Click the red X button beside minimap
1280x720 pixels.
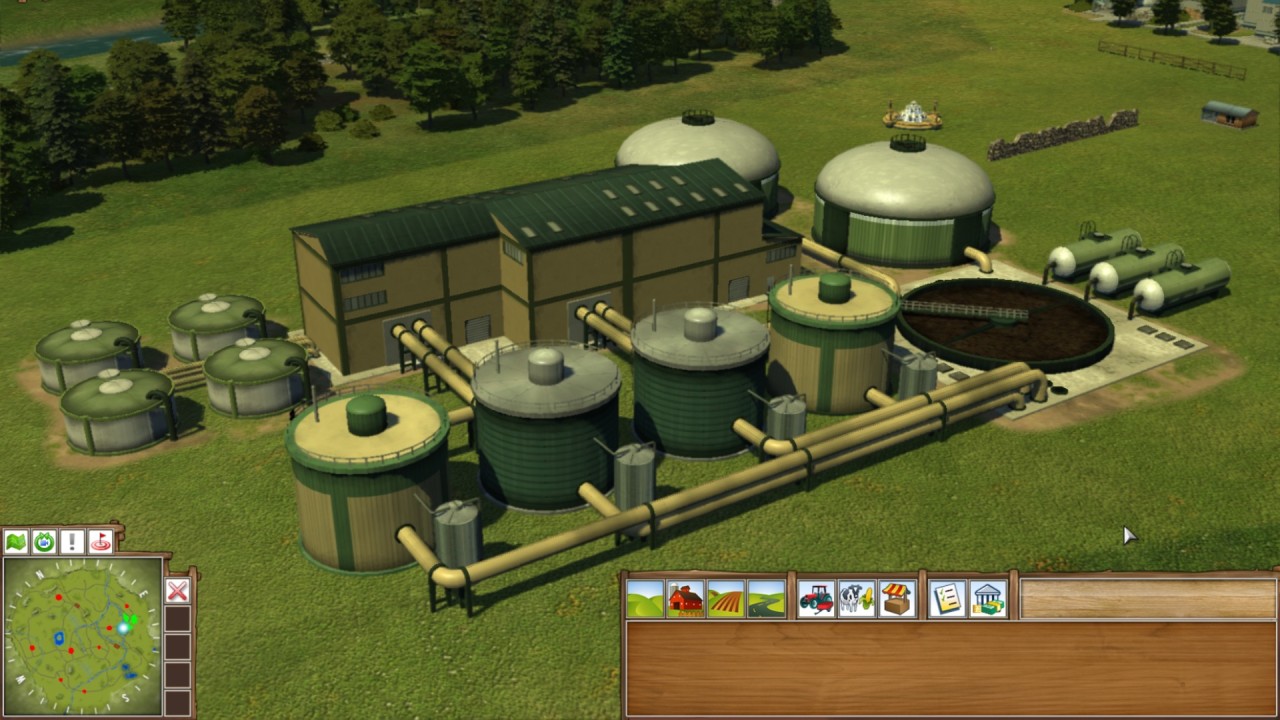pos(177,590)
